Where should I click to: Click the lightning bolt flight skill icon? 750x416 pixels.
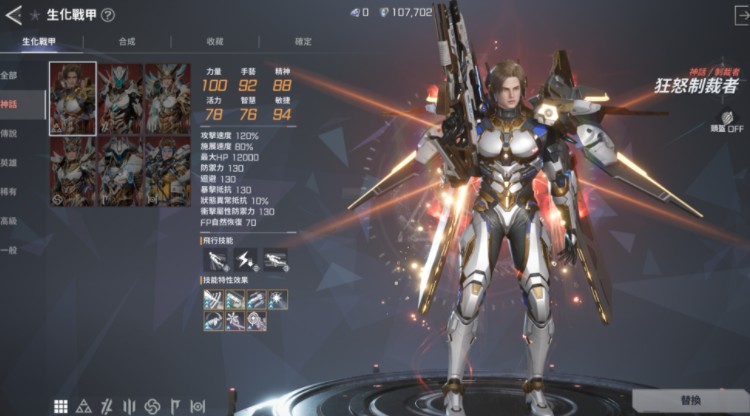[245, 260]
